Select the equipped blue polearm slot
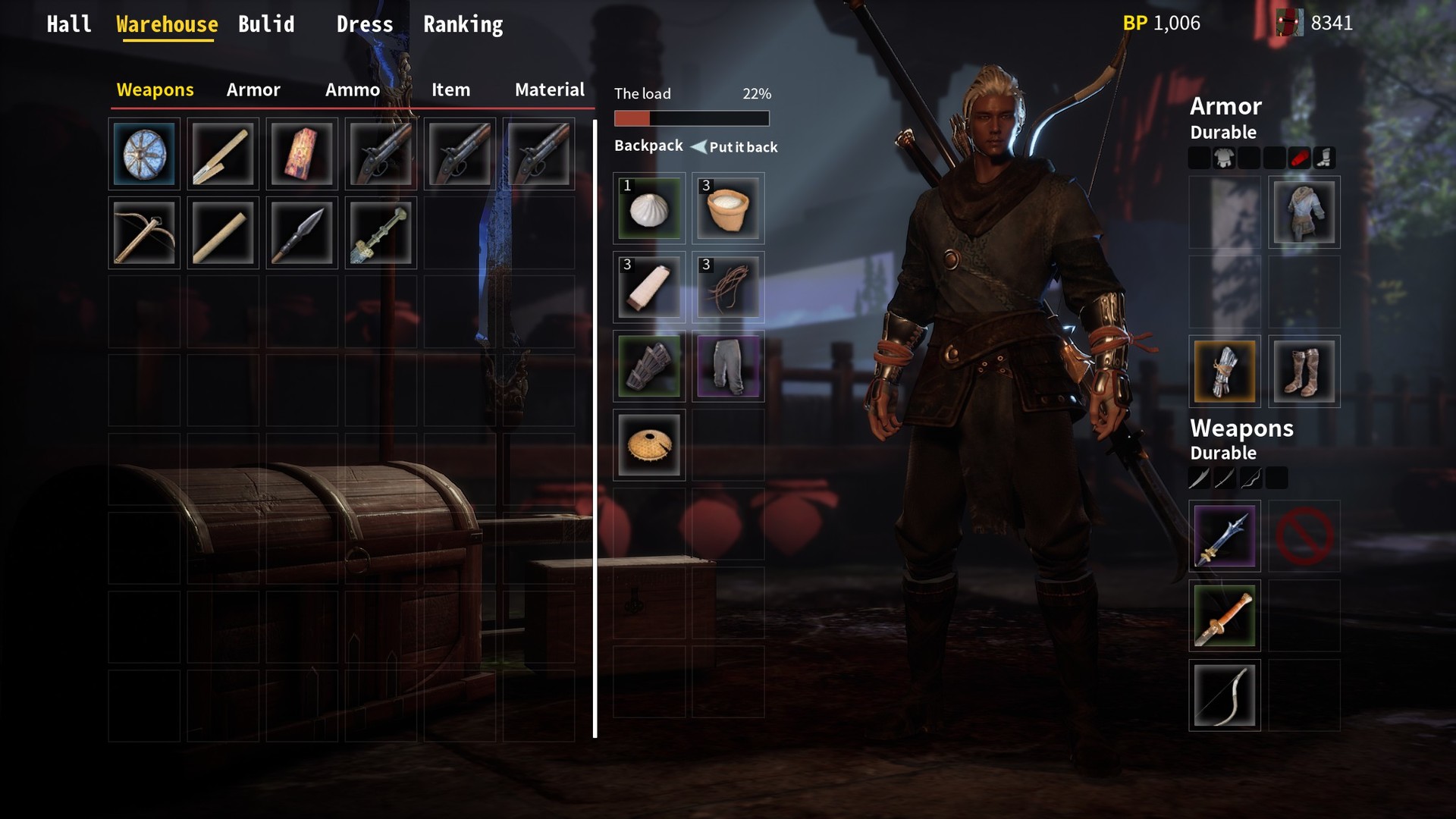 [1225, 537]
